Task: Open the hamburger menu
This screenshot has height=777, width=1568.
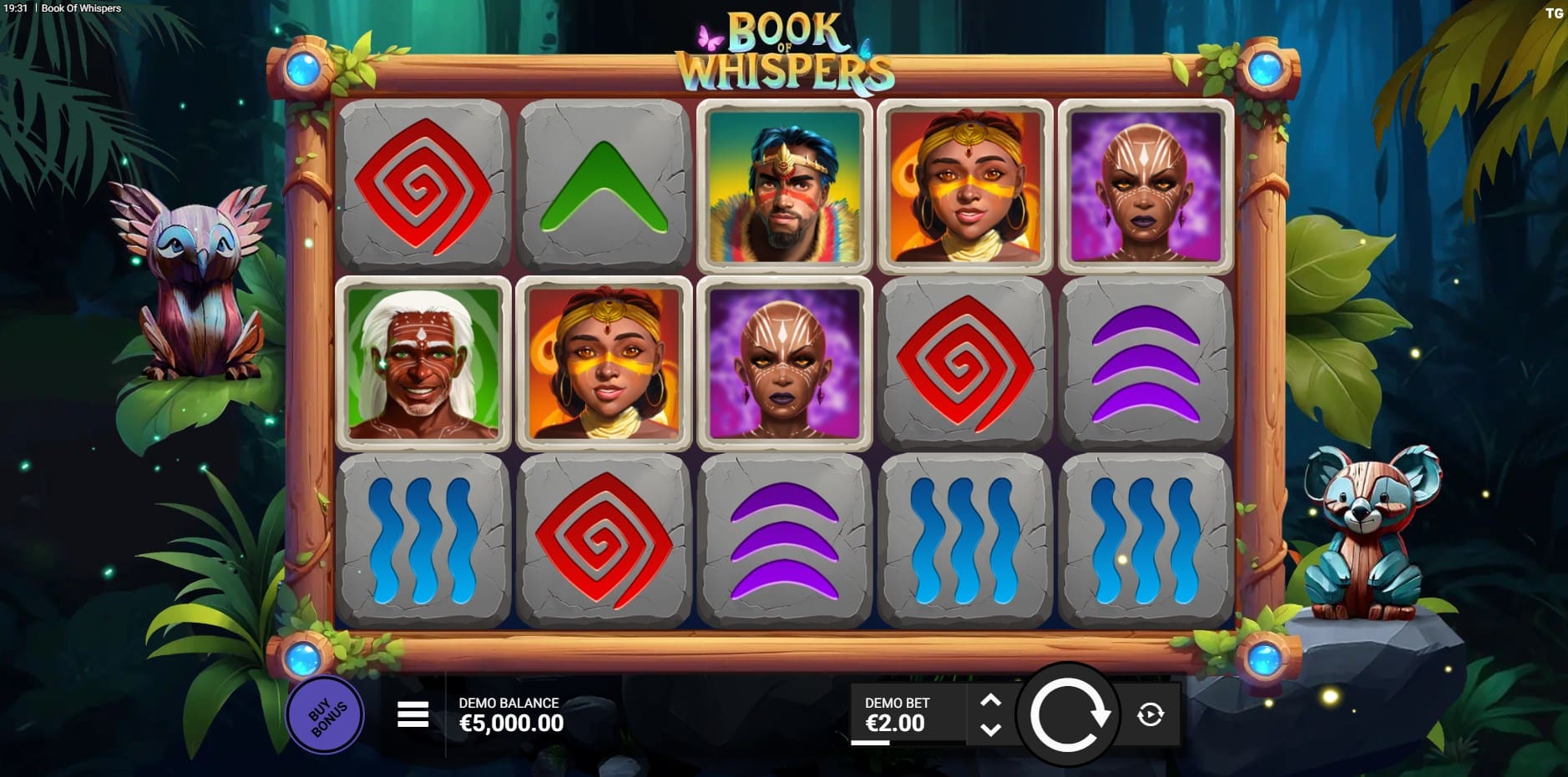Action: tap(412, 714)
